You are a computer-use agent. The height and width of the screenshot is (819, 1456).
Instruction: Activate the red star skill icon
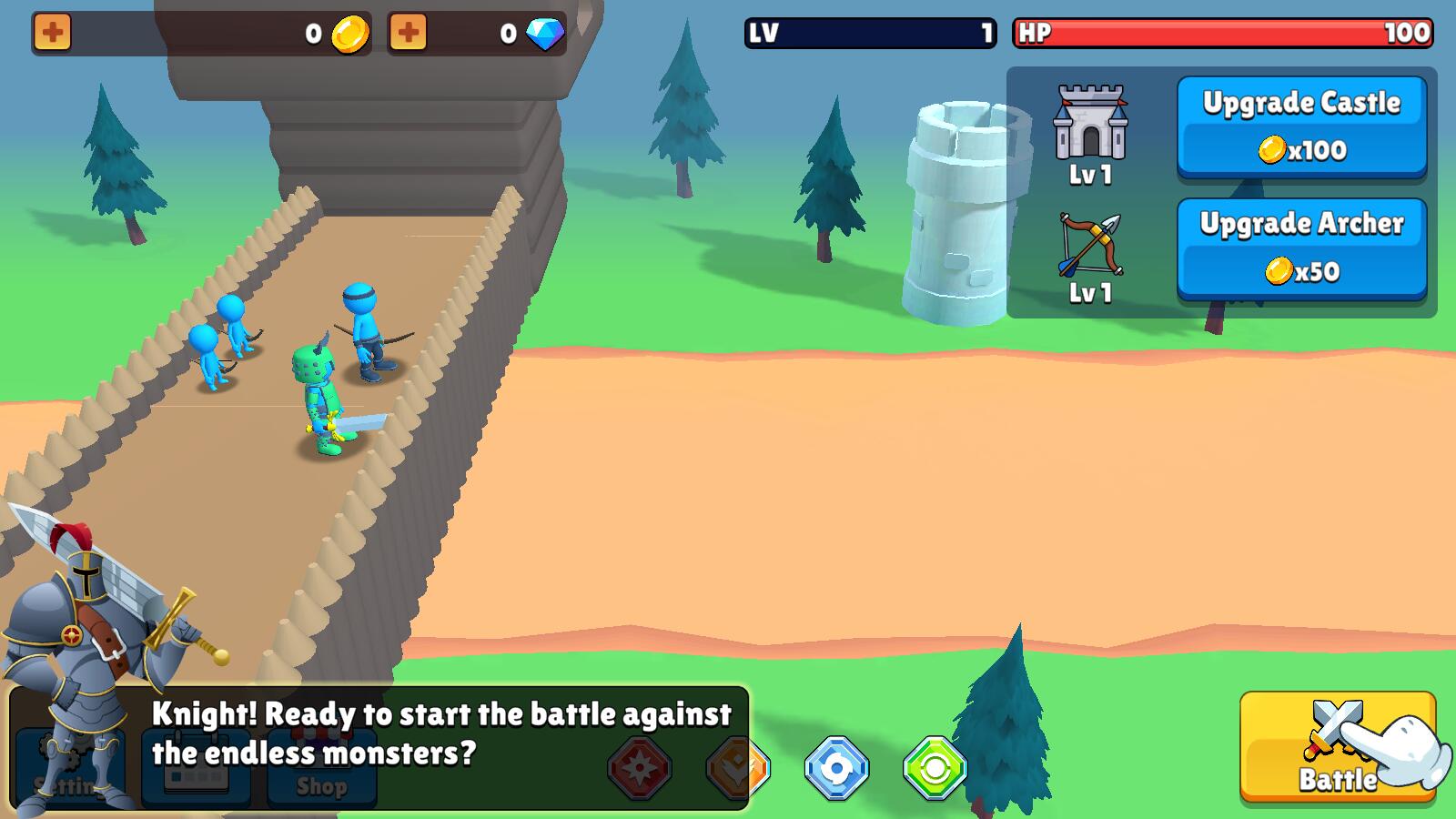(x=640, y=768)
